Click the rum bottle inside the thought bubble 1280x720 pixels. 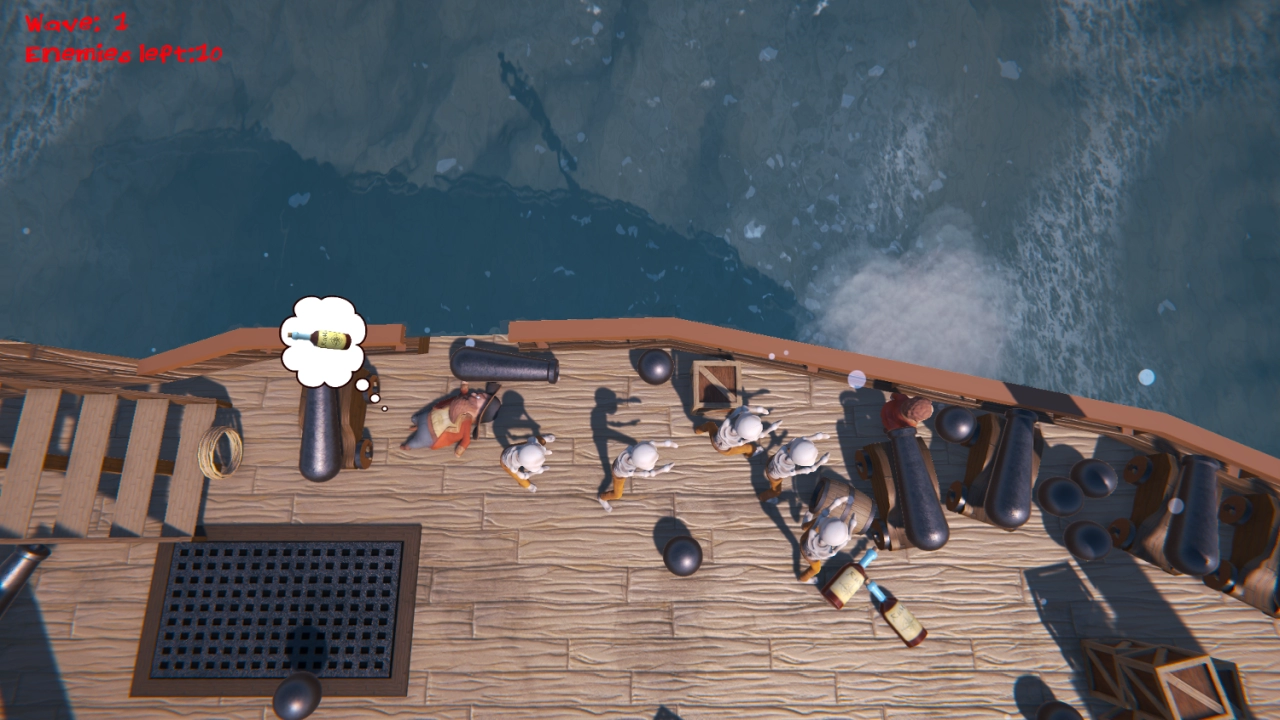click(x=318, y=337)
